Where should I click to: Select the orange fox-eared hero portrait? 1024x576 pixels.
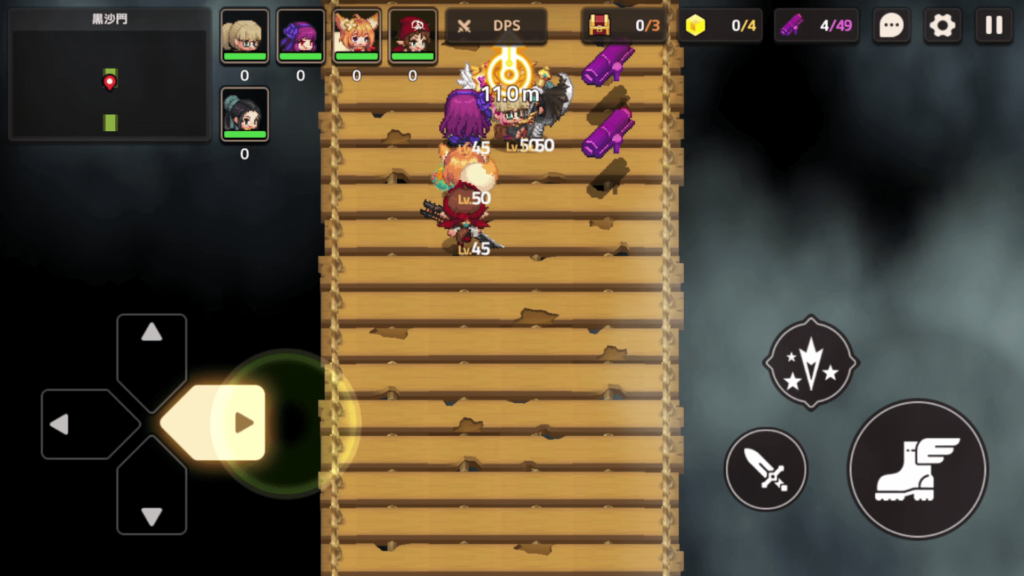(357, 36)
